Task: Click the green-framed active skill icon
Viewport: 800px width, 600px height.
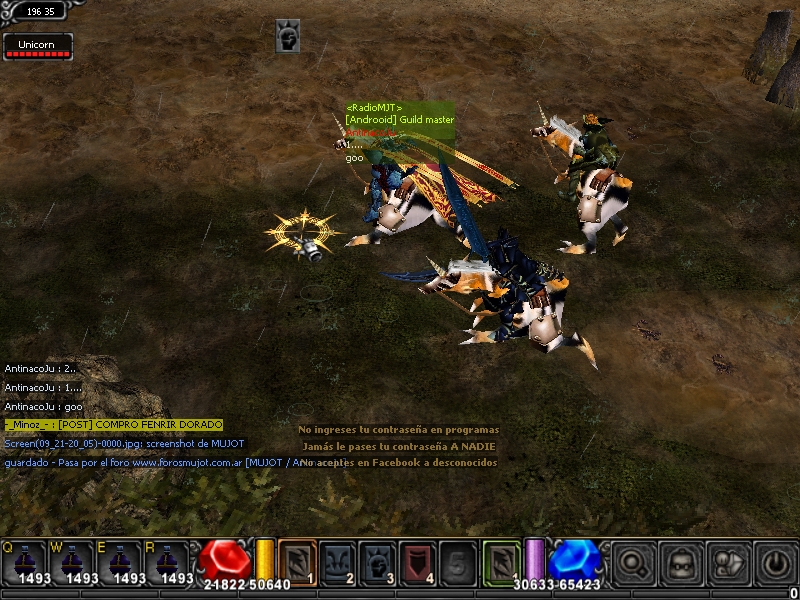Action: [x=501, y=560]
